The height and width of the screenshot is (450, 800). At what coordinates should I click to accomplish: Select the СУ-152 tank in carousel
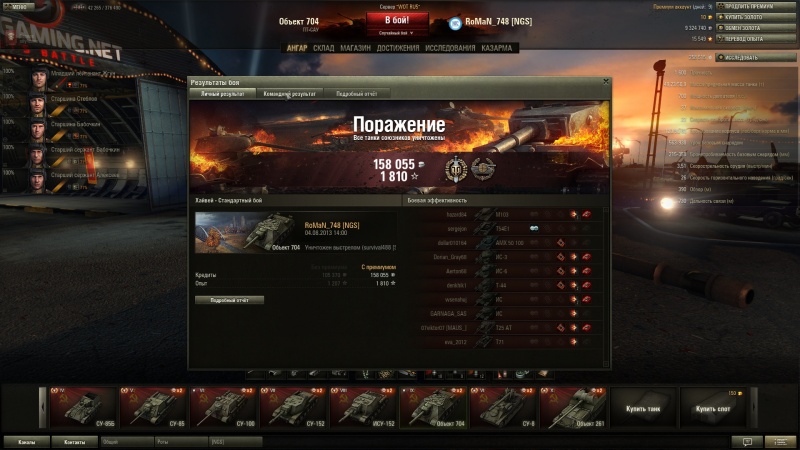[295, 406]
